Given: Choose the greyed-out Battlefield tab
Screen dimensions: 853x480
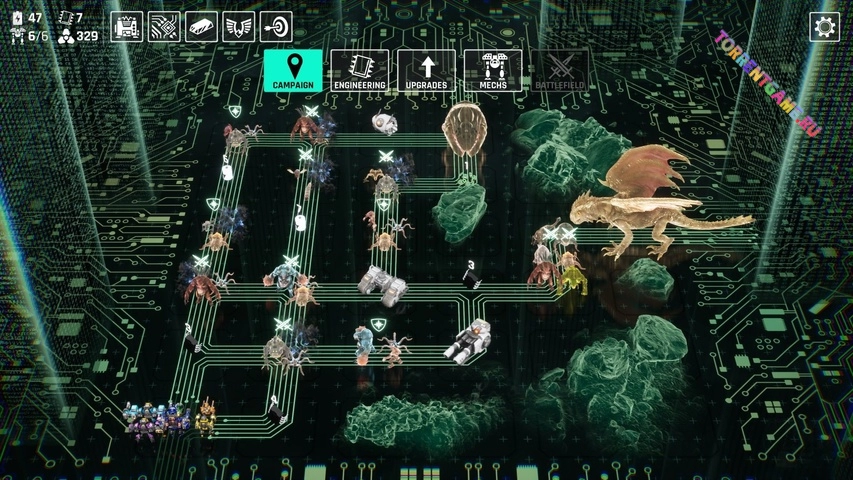Looking at the screenshot, I should pyautogui.click(x=559, y=71).
